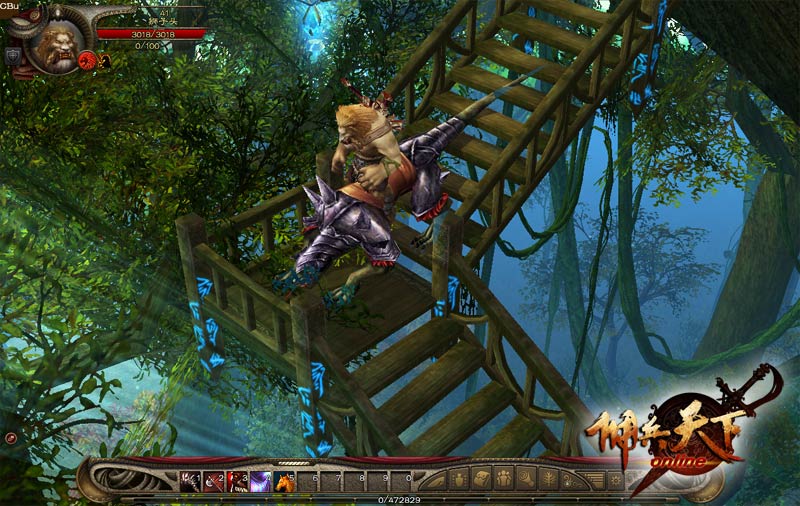This screenshot has width=800, height=506.
Task: Open the shield icon left of portrait
Action: pos(12,55)
